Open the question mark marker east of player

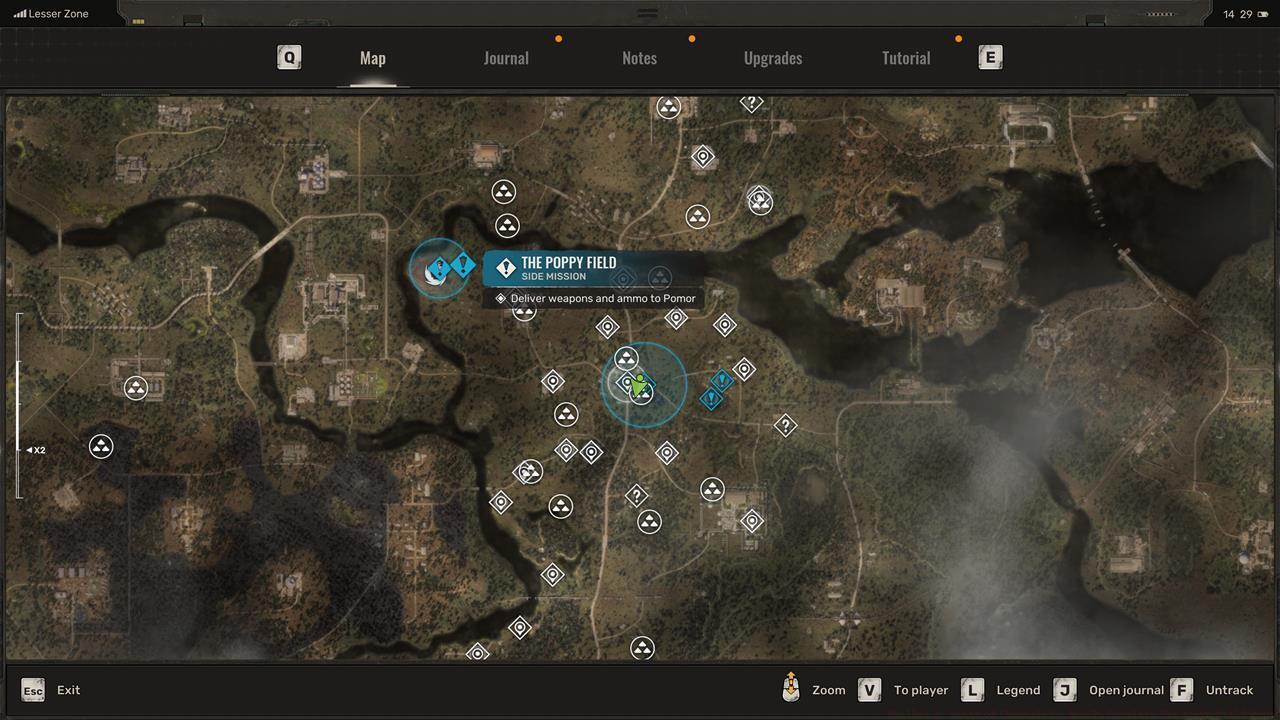(785, 425)
